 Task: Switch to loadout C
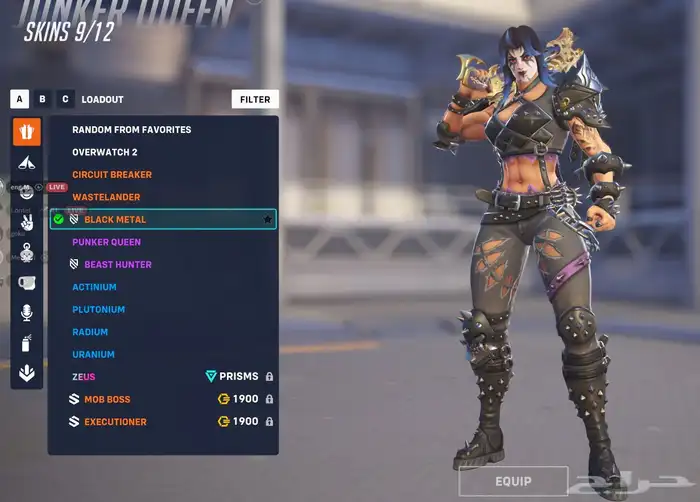(65, 99)
